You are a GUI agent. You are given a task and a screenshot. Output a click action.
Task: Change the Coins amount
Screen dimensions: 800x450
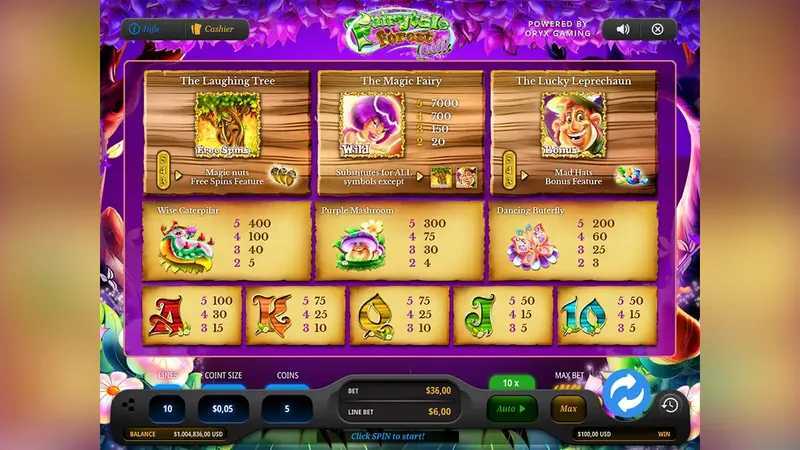pyautogui.click(x=287, y=407)
